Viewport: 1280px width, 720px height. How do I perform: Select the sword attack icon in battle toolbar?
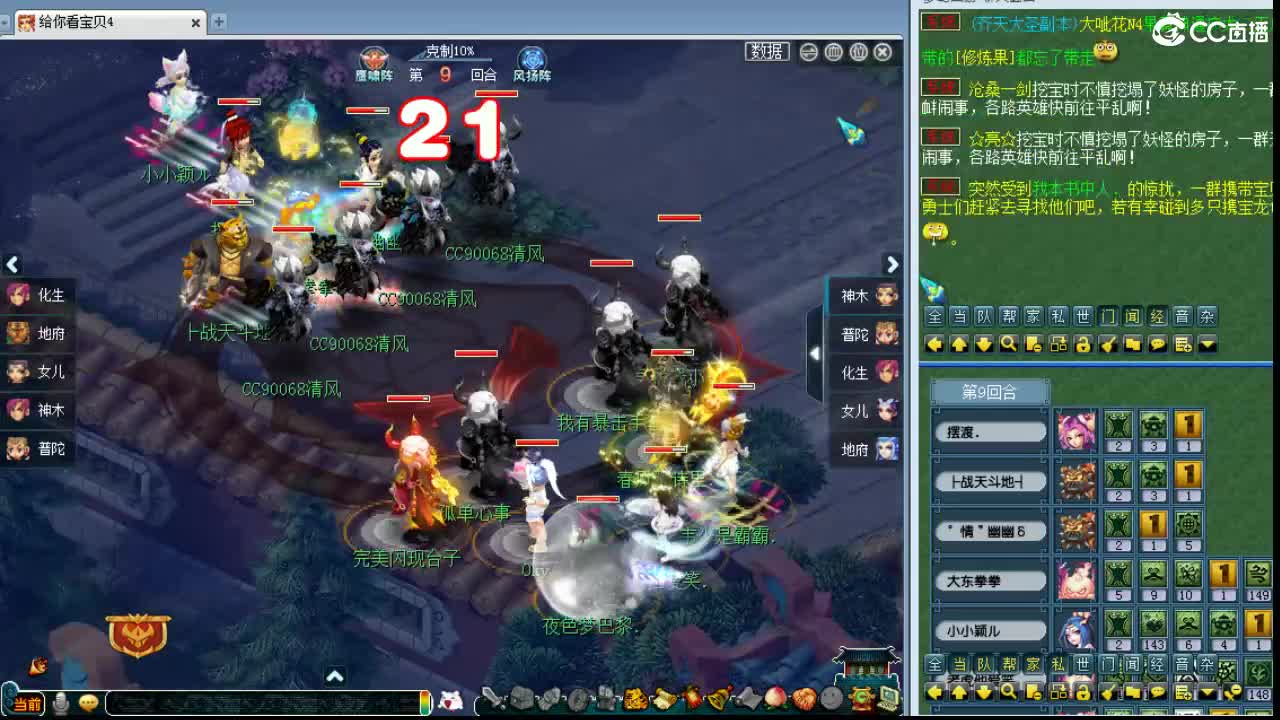click(x=494, y=696)
